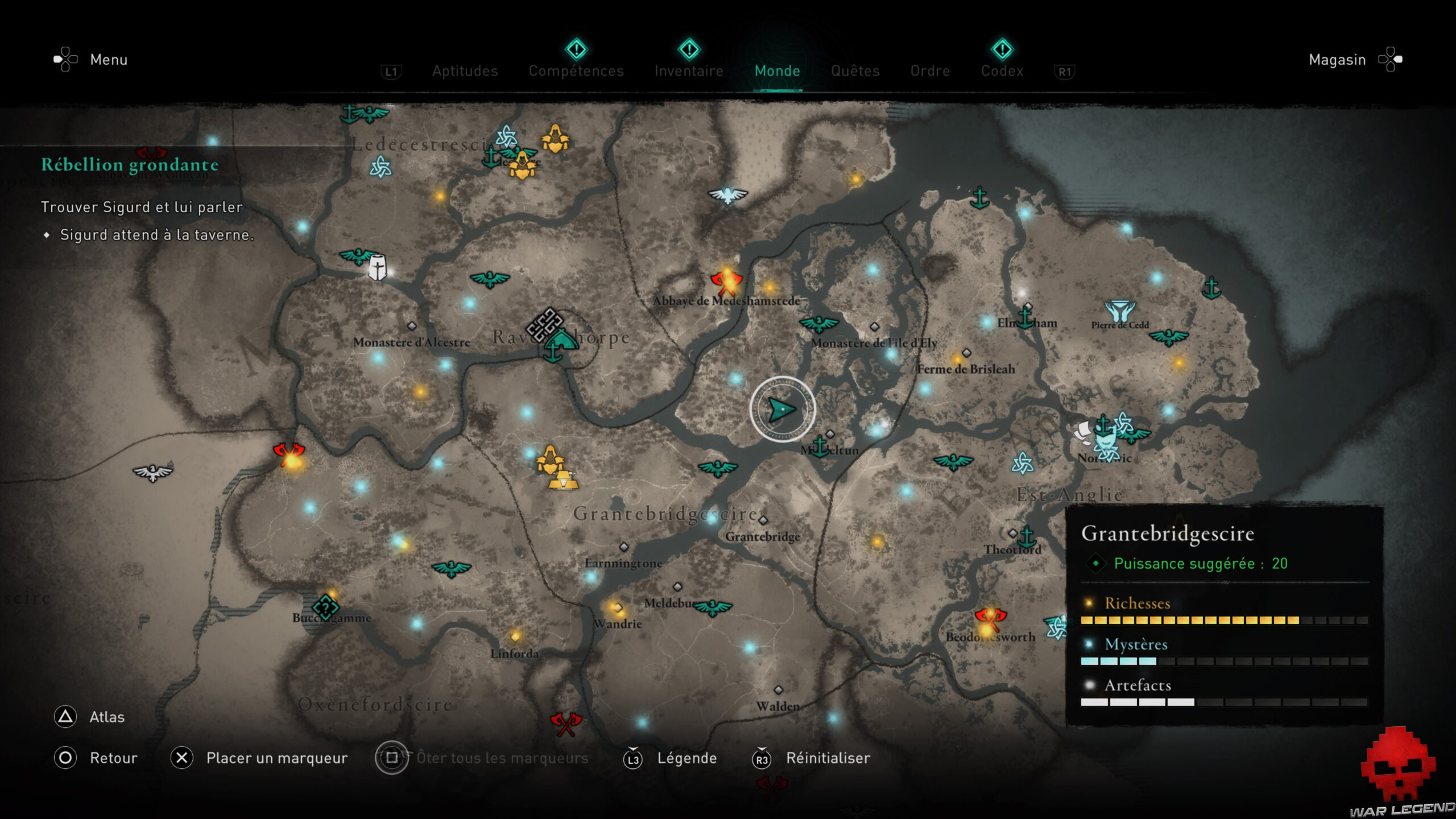Click the player position arrow on the map
Image resolution: width=1456 pixels, height=819 pixels.
point(781,409)
